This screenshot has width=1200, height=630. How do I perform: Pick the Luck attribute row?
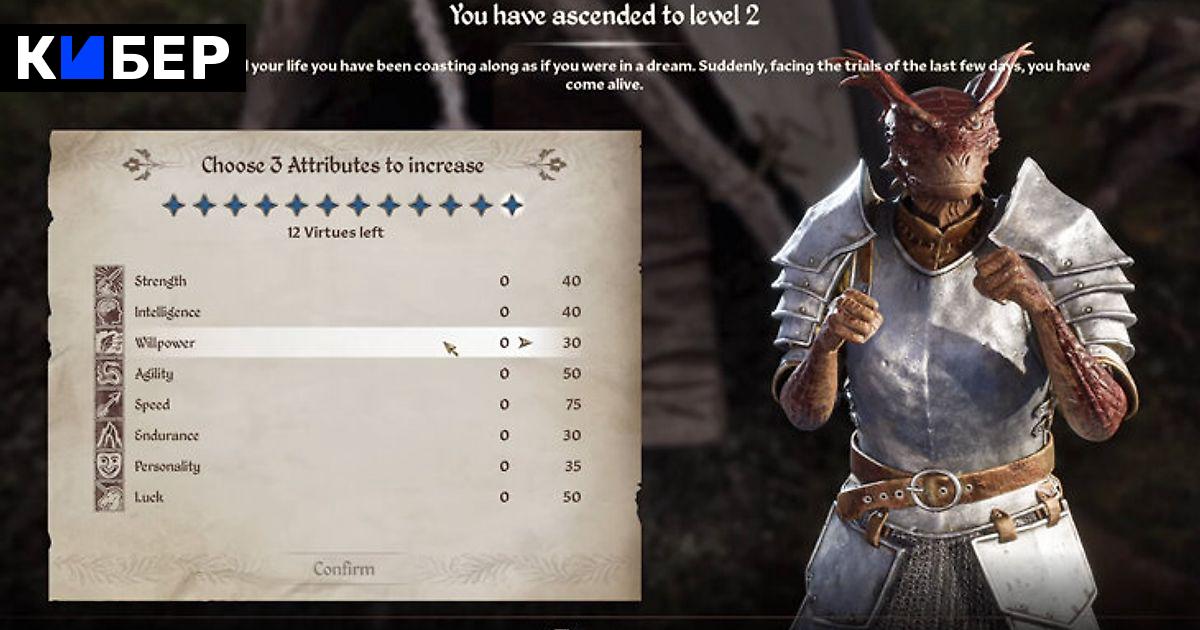[340, 498]
